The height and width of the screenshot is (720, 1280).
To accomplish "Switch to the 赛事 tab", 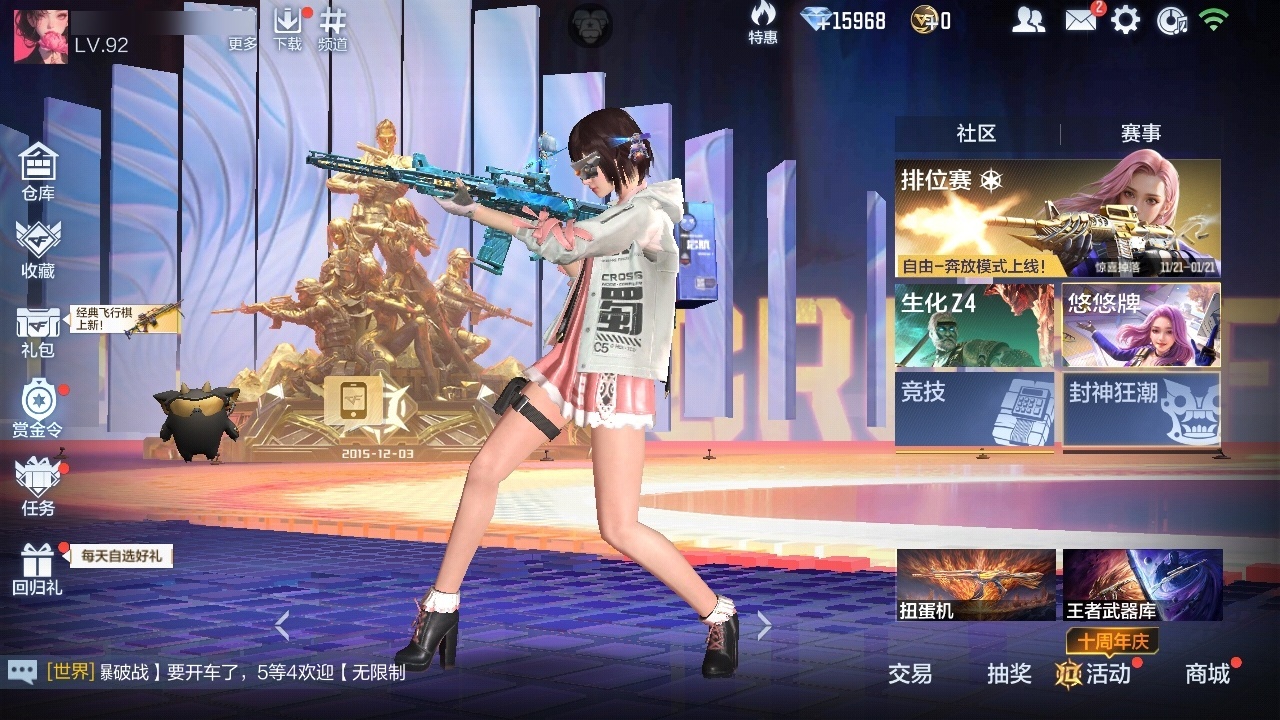I will [x=1140, y=134].
